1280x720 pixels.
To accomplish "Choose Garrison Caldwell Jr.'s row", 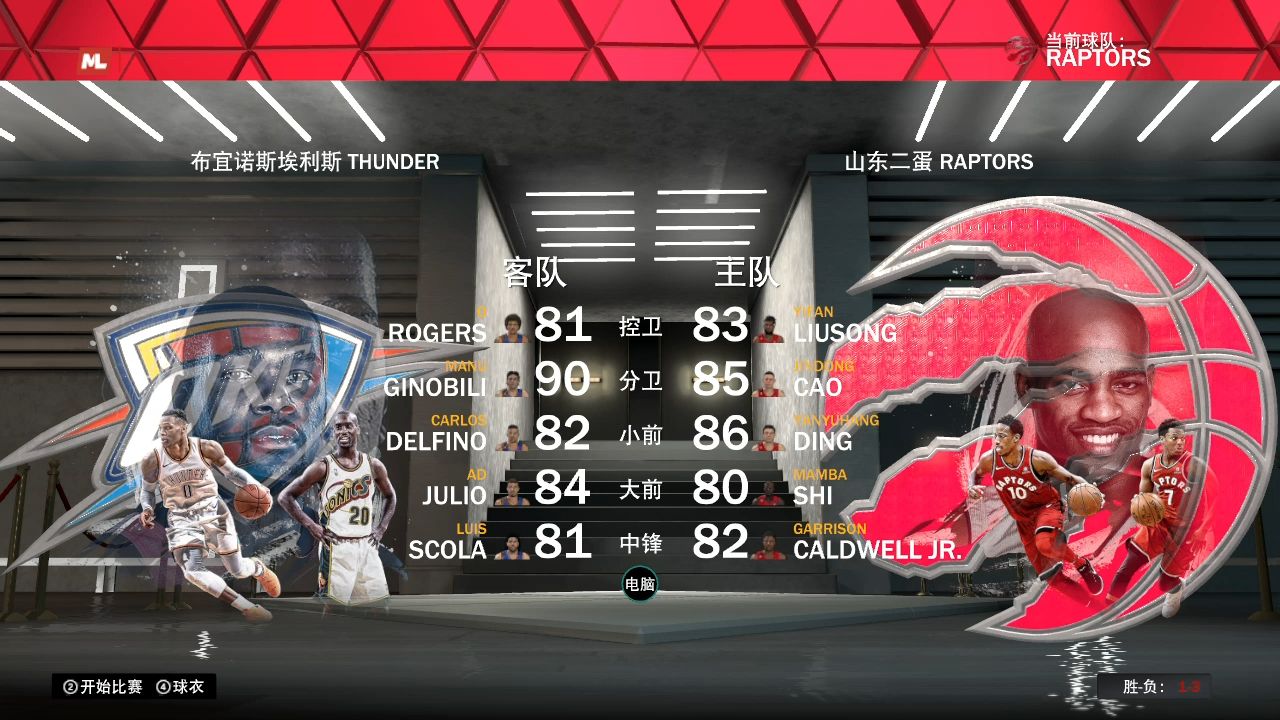I will [877, 548].
